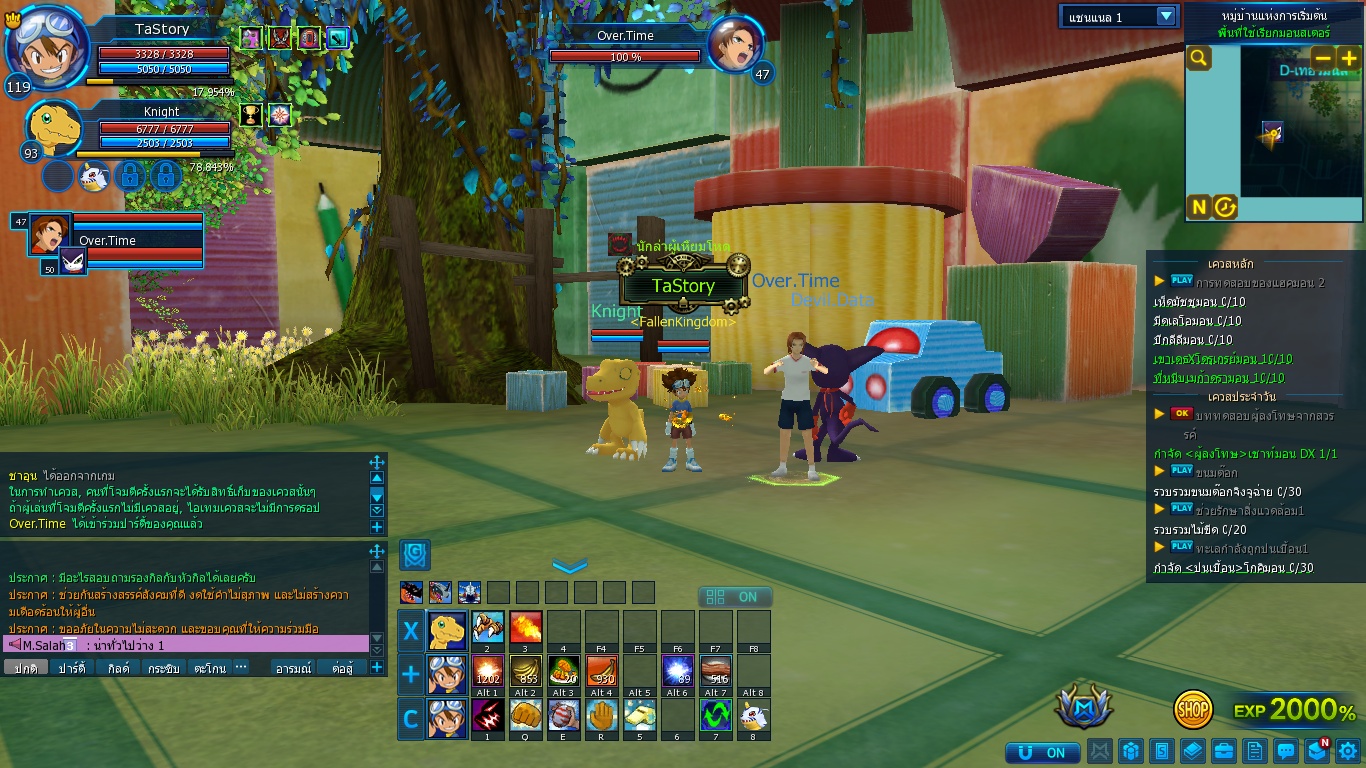Image resolution: width=1366 pixels, height=768 pixels.
Task: Open the briefcase inventory icon
Action: (1222, 751)
